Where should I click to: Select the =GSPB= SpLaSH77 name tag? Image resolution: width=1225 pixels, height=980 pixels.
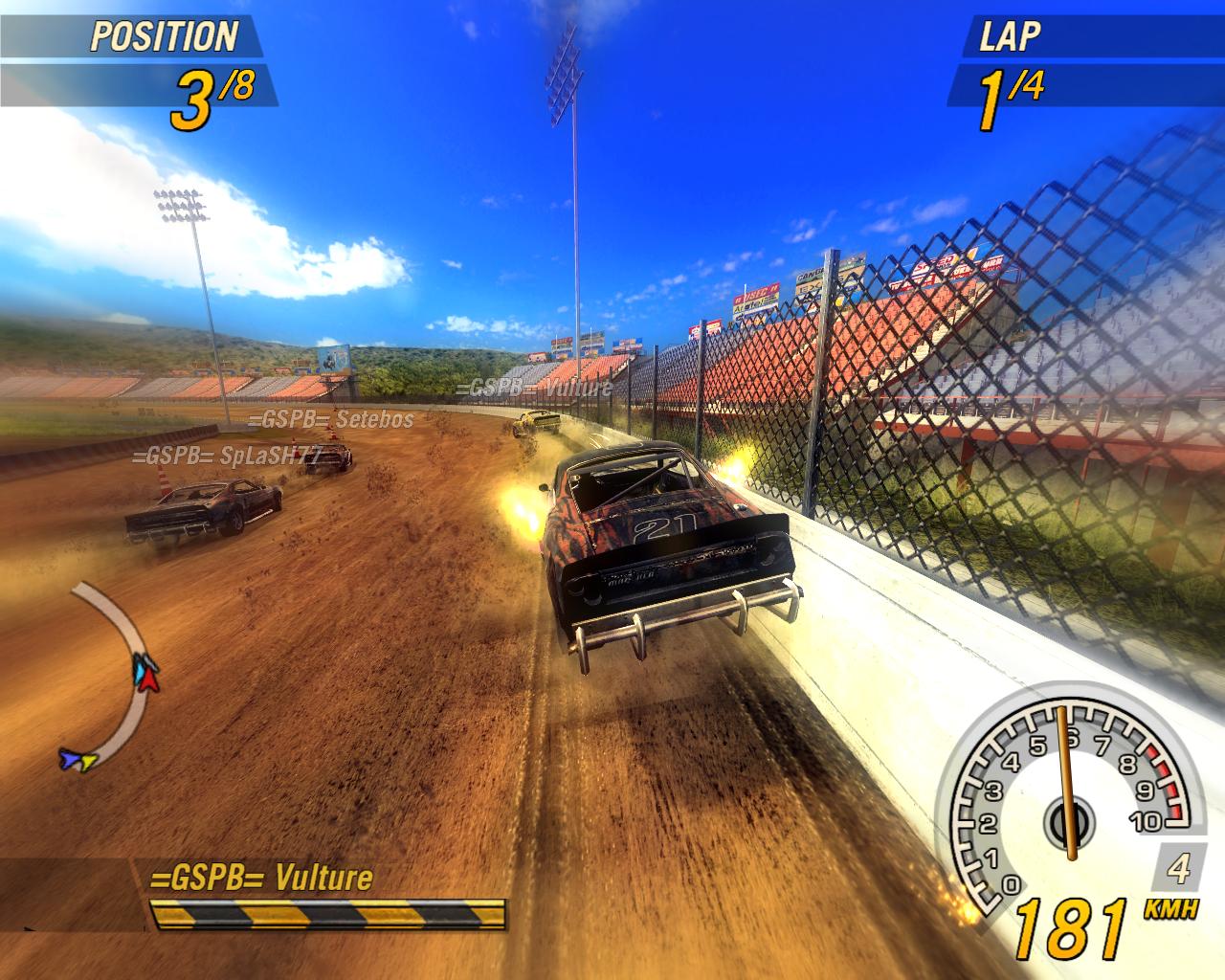[x=228, y=457]
